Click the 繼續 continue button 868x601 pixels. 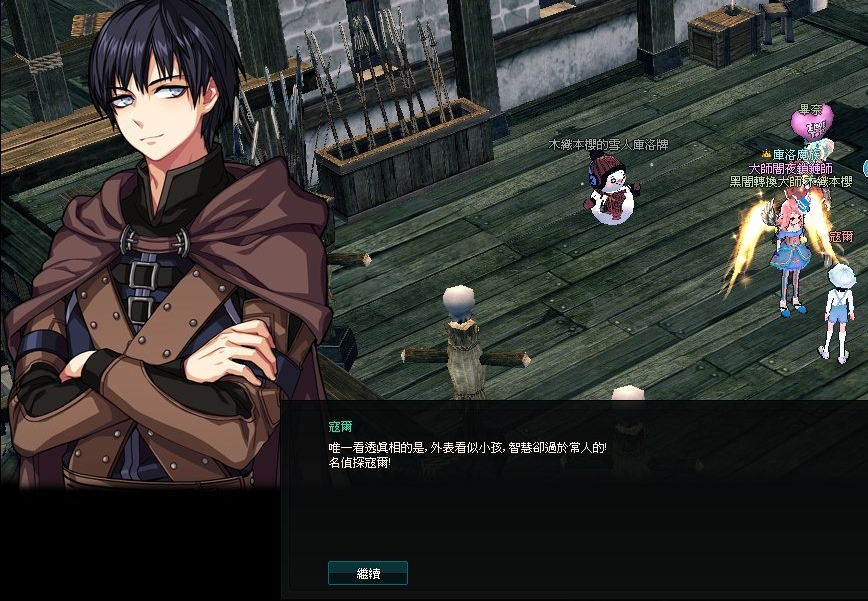click(x=368, y=573)
